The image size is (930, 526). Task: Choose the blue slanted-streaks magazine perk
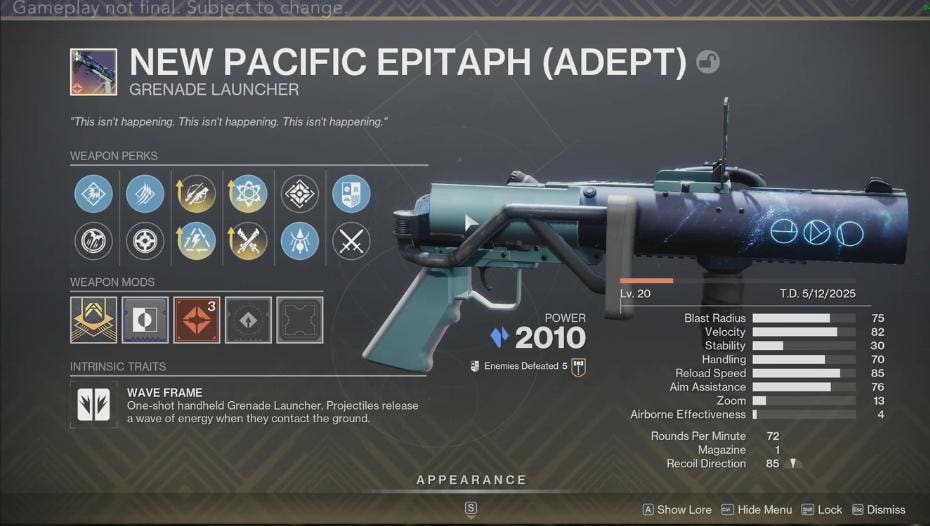(145, 193)
